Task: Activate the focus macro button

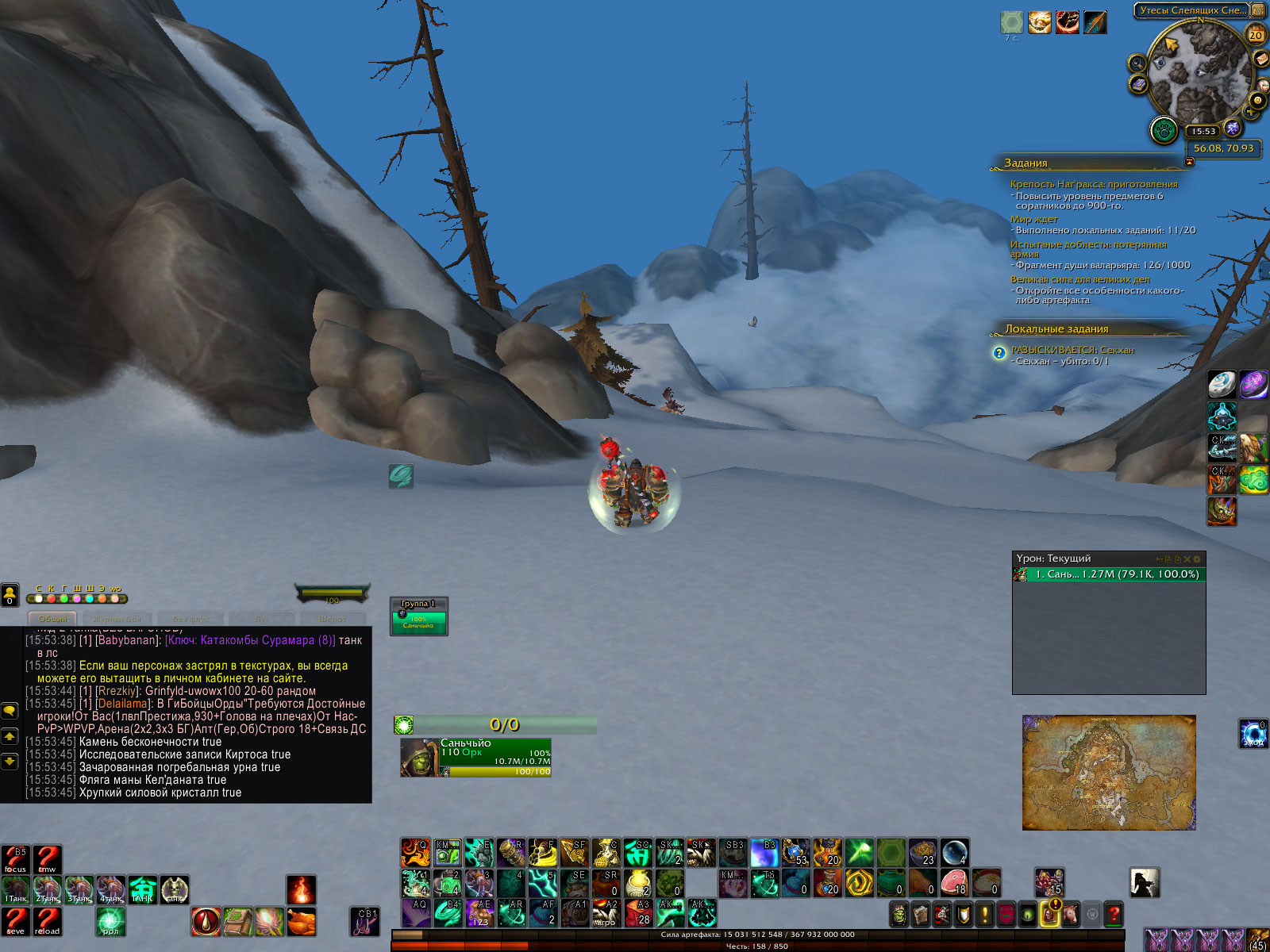Action: coord(15,859)
